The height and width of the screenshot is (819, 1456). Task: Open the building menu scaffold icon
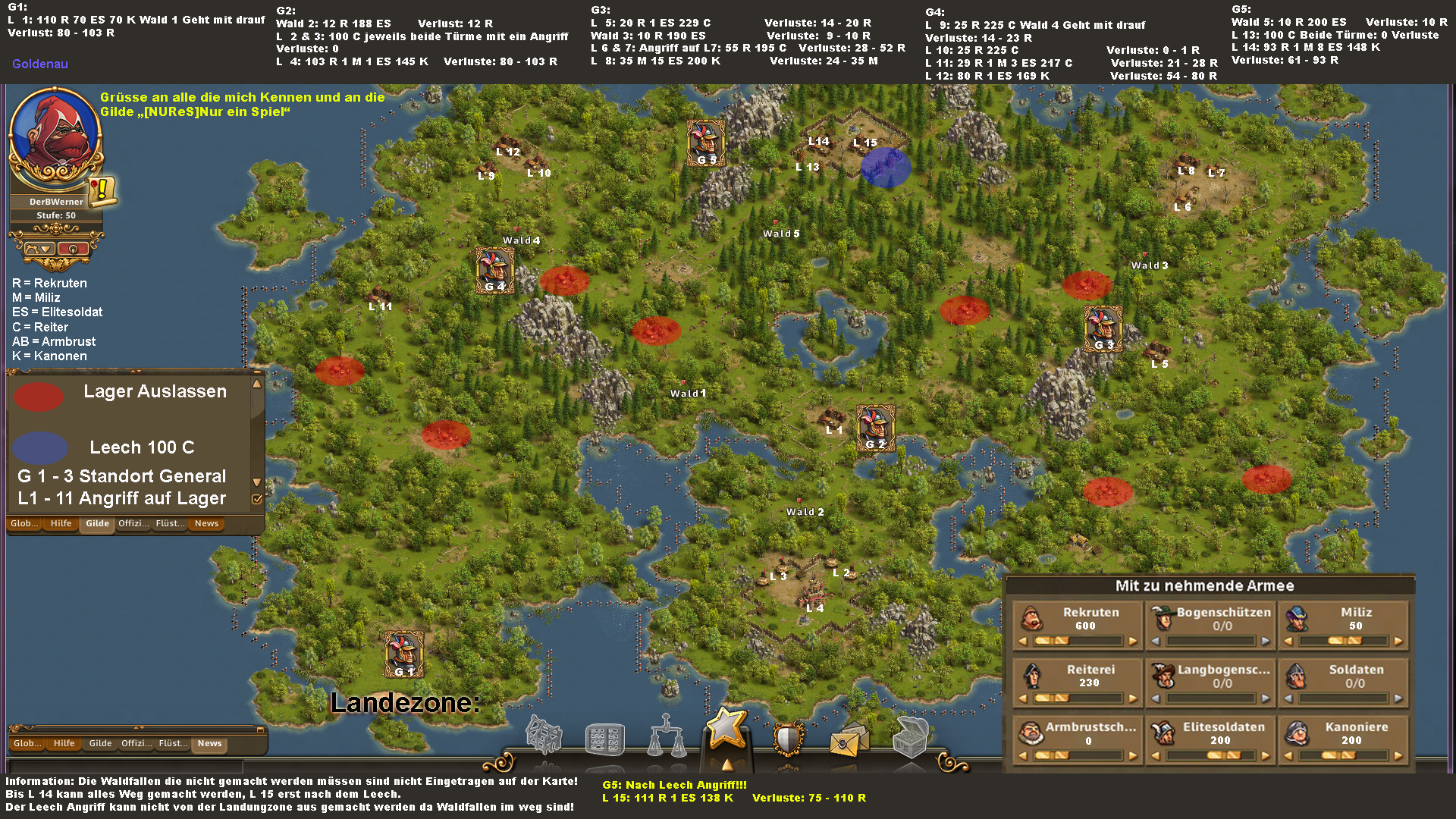[544, 734]
